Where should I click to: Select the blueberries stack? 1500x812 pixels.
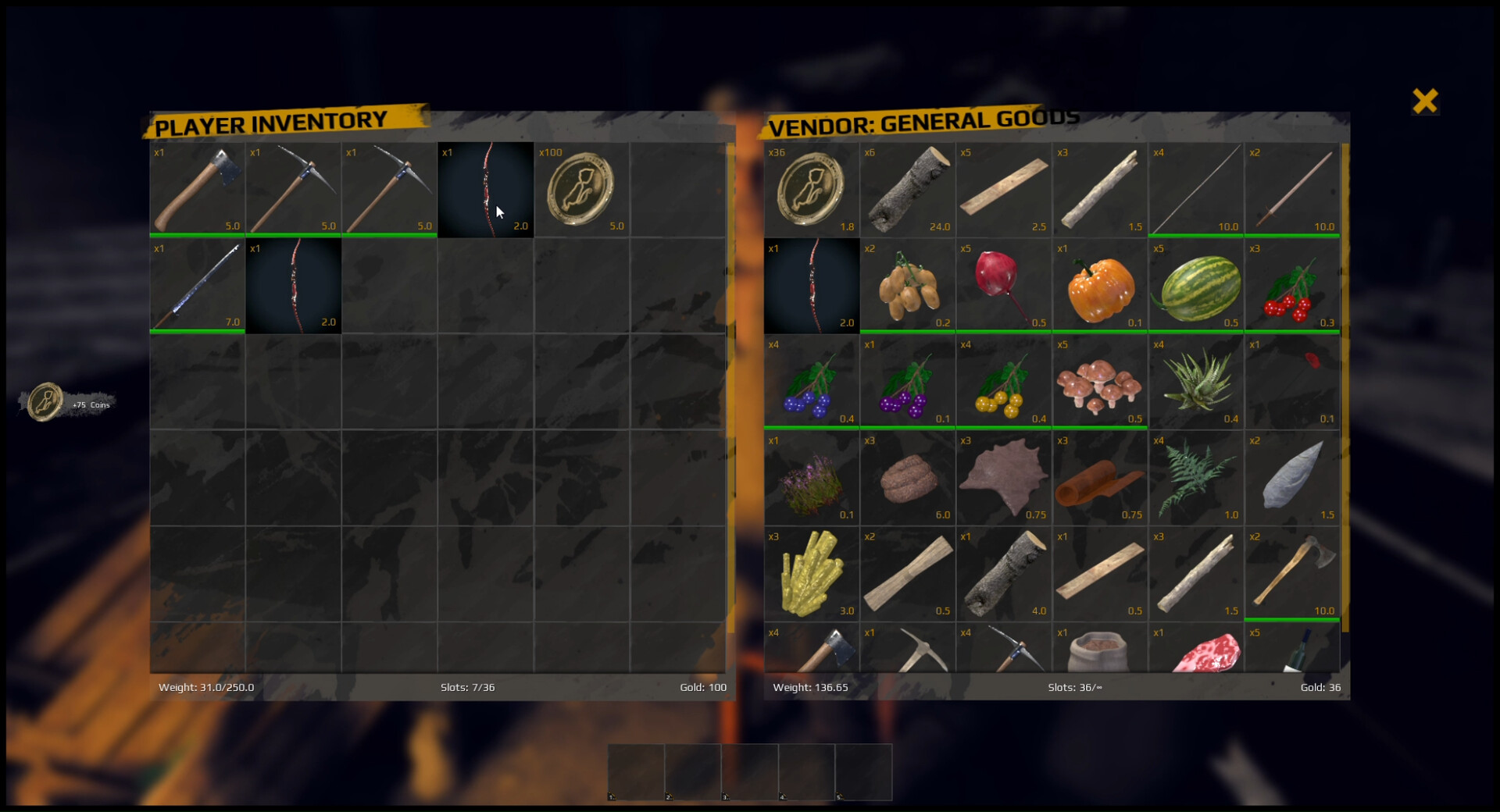tap(811, 383)
